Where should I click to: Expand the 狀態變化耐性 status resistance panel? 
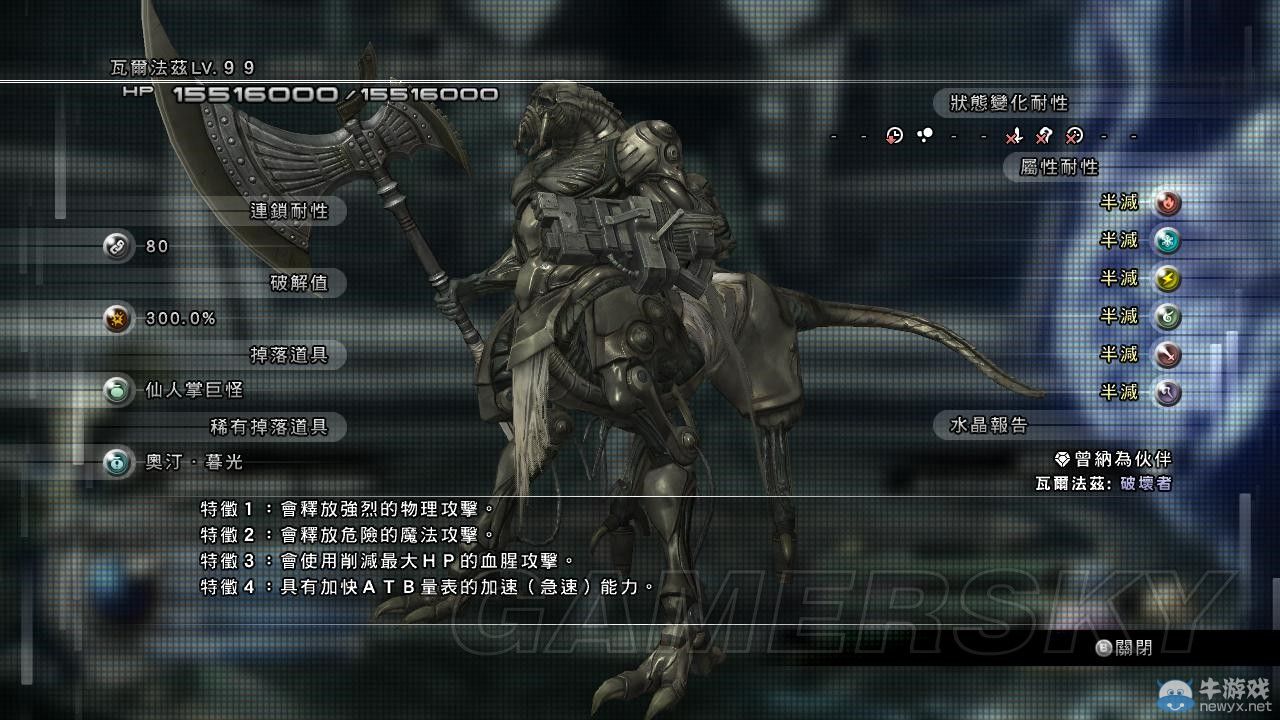pyautogui.click(x=1006, y=101)
